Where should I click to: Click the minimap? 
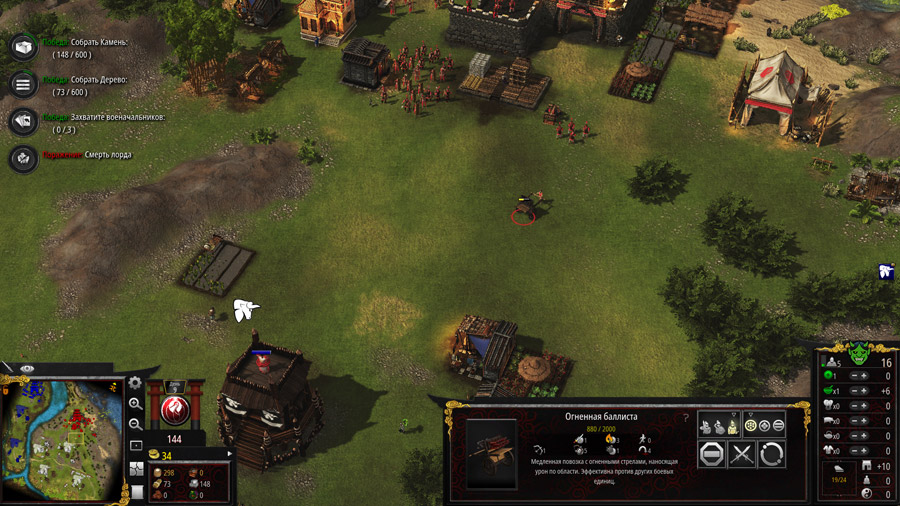tap(62, 440)
